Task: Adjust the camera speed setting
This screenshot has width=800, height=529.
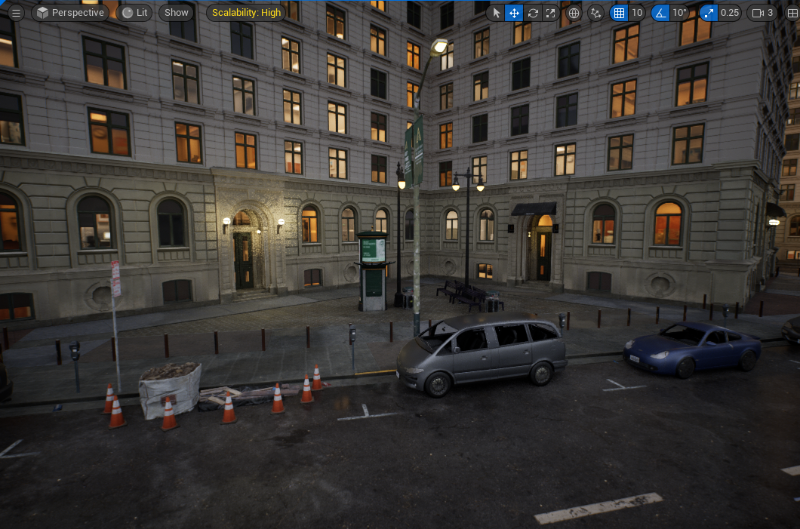Action: [762, 13]
